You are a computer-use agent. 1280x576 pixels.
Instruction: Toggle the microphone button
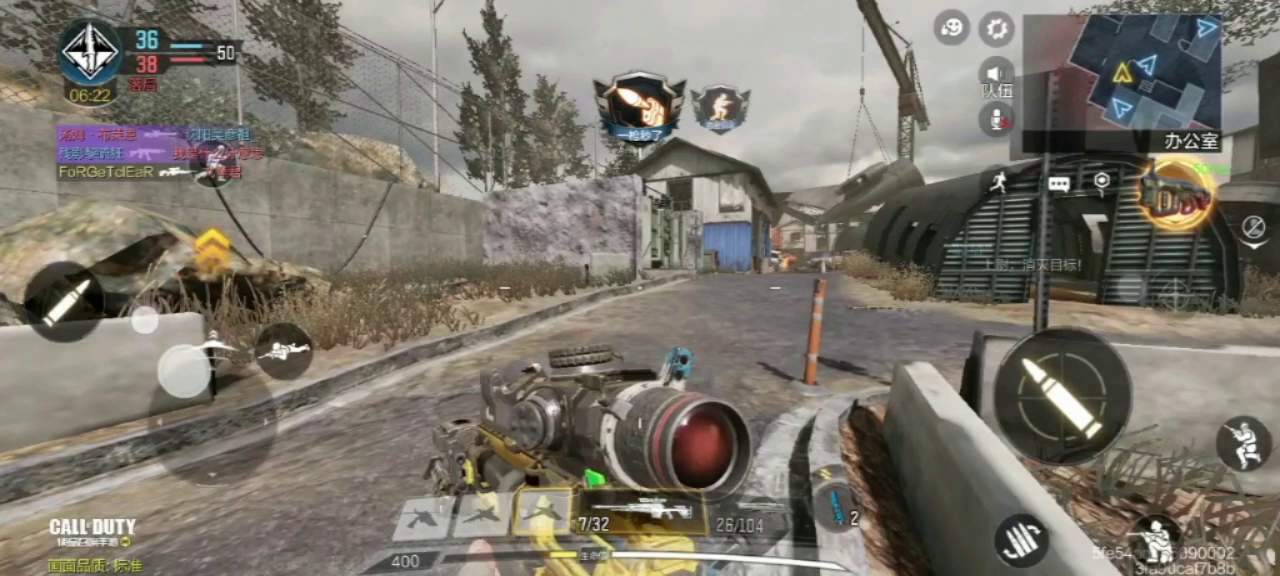point(996,119)
